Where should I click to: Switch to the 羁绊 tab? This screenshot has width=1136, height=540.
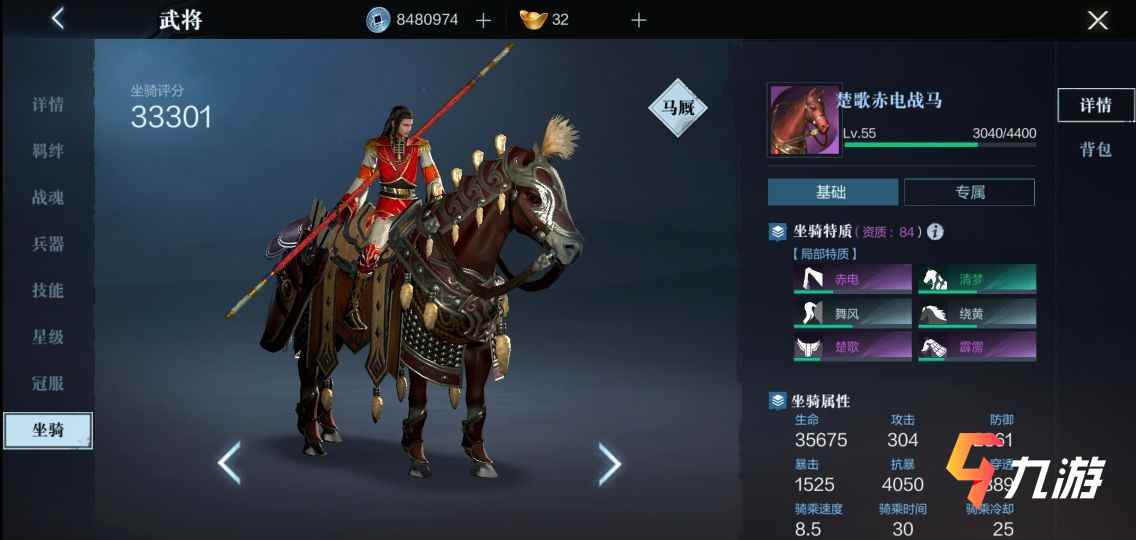coord(48,151)
